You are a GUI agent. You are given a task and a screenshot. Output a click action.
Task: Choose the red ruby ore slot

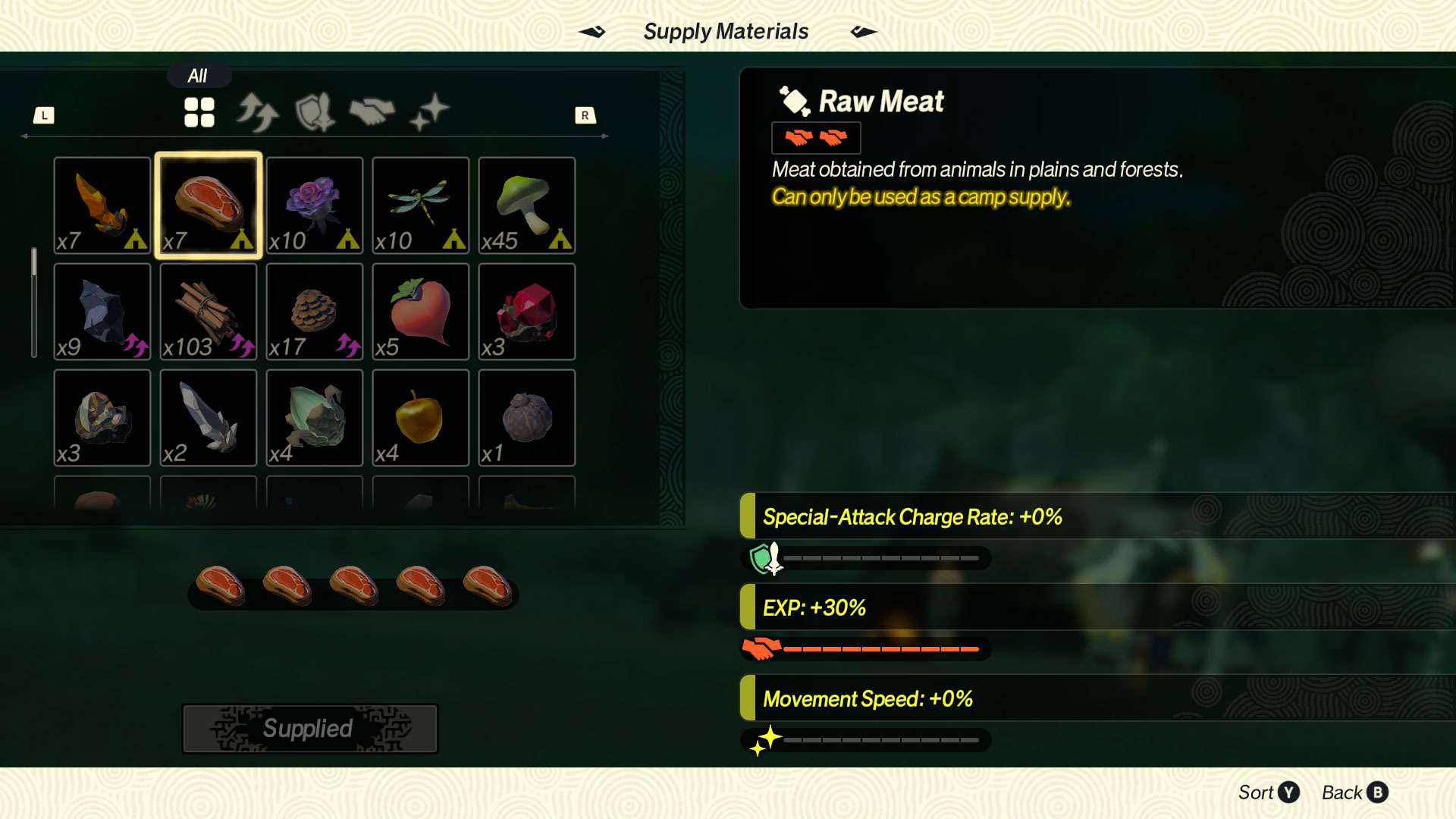527,312
